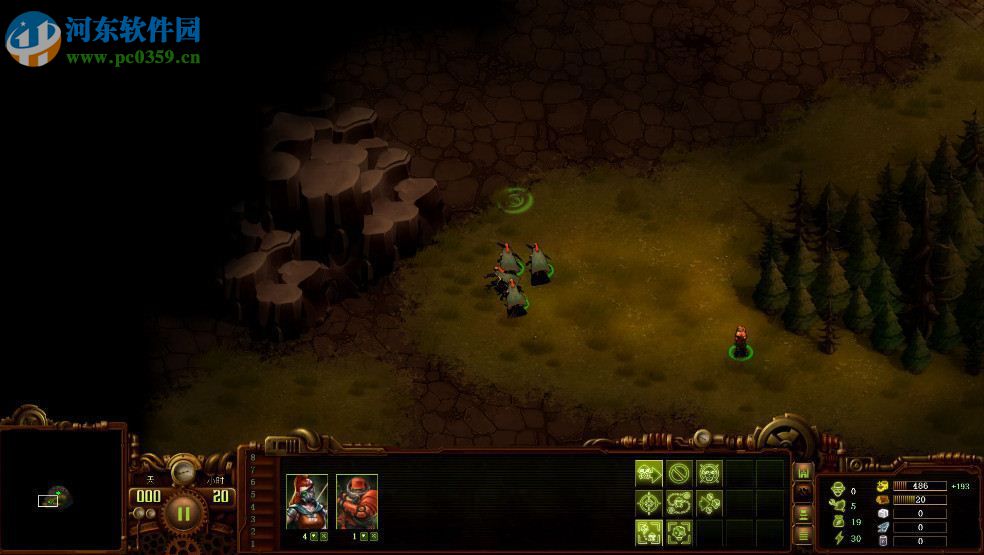Click the skull-in-brackets command icon
This screenshot has width=984, height=555.
(x=649, y=531)
